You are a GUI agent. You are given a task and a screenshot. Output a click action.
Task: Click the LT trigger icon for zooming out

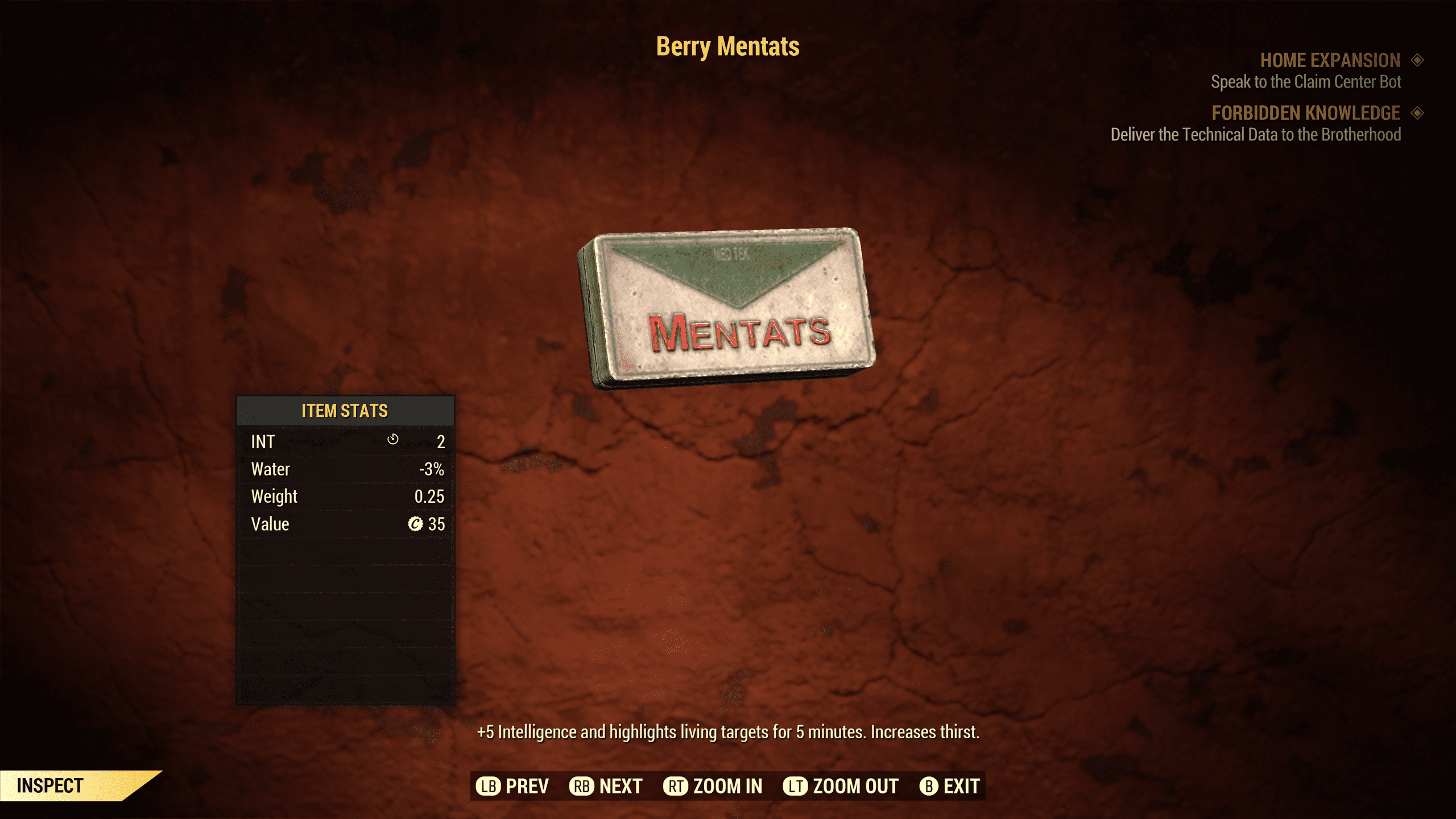[796, 786]
